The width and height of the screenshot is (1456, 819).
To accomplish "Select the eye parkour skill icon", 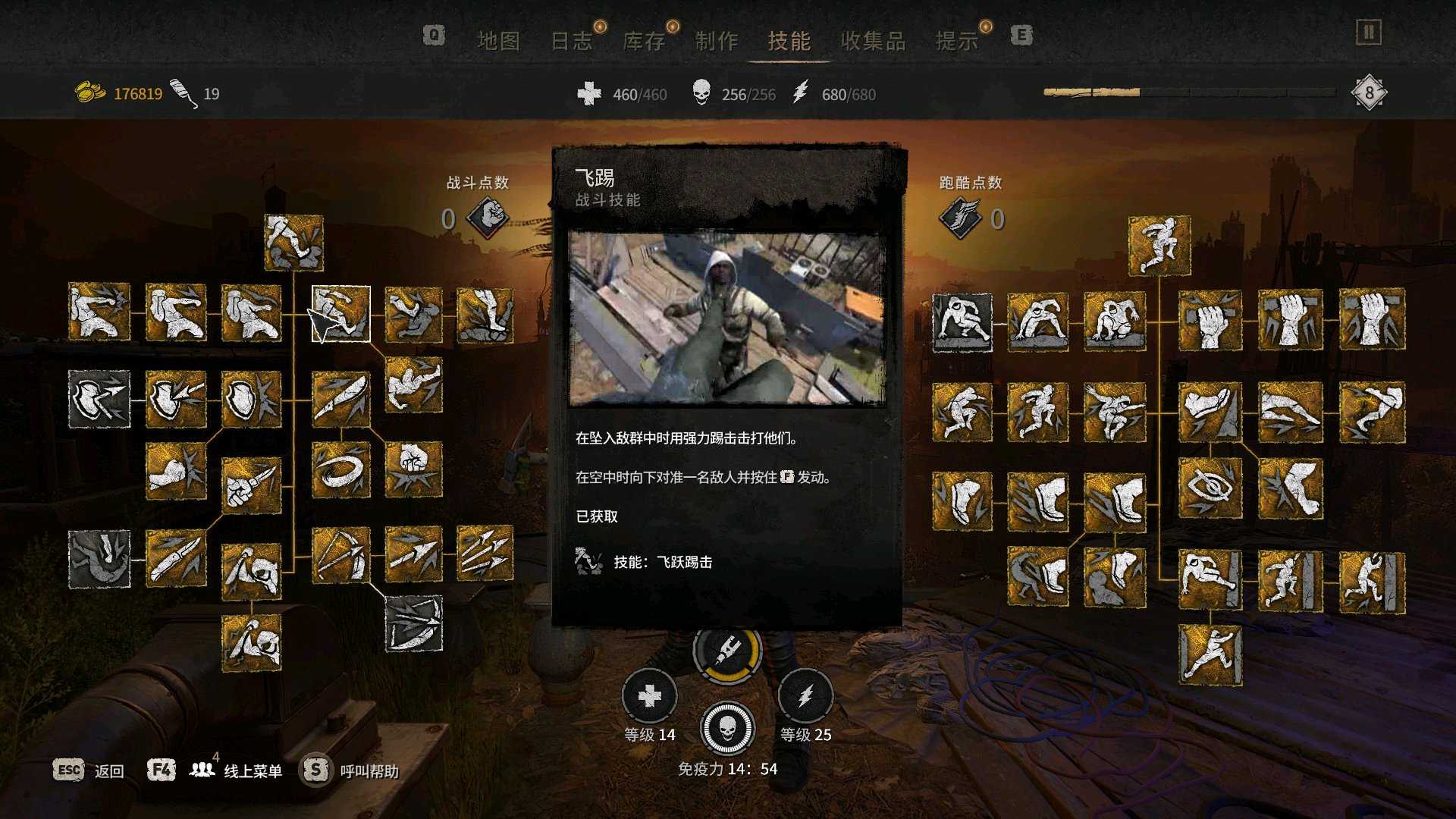I will coord(1210,488).
